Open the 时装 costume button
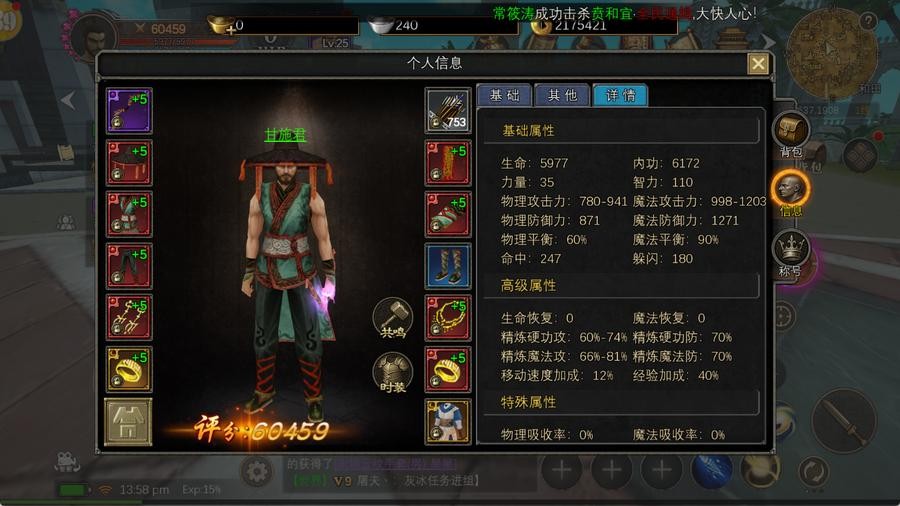This screenshot has width=900, height=506. pos(392,373)
